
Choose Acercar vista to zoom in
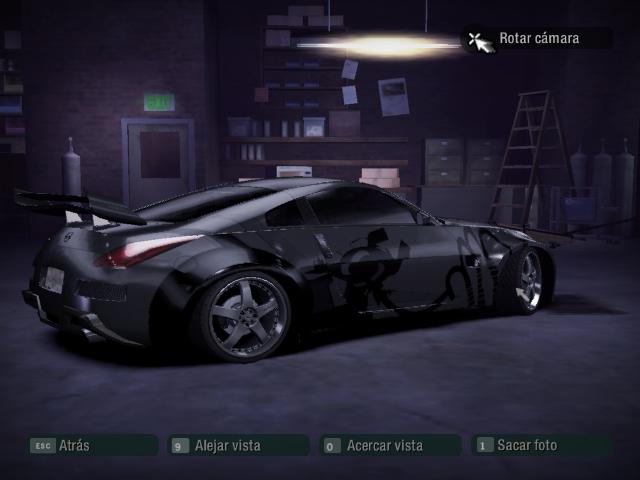[391, 445]
